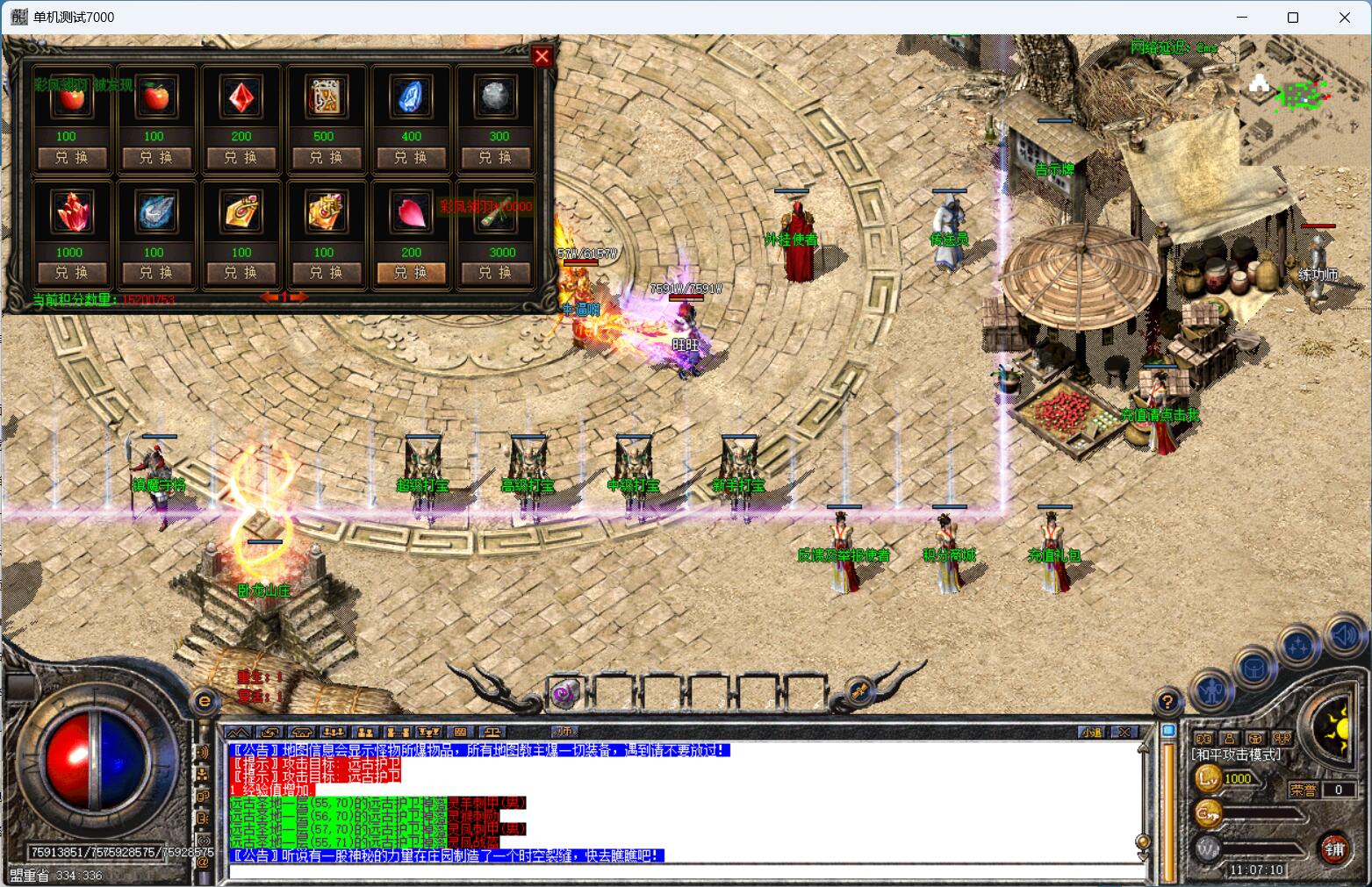
Task: Toggle the sound speaker button
Action: [x=1344, y=634]
